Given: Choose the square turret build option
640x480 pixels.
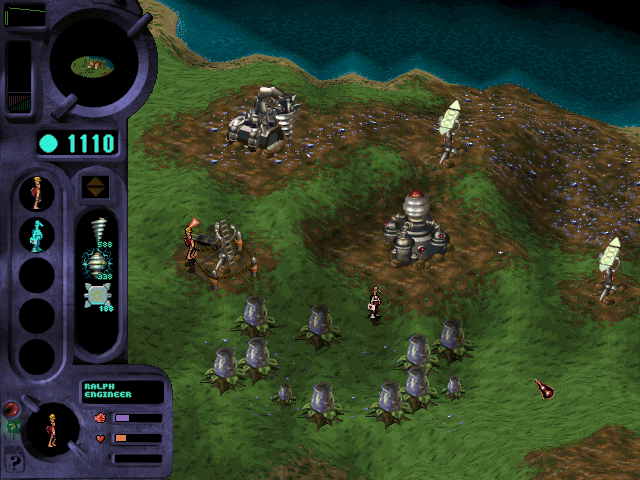Looking at the screenshot, I should pos(96,298).
